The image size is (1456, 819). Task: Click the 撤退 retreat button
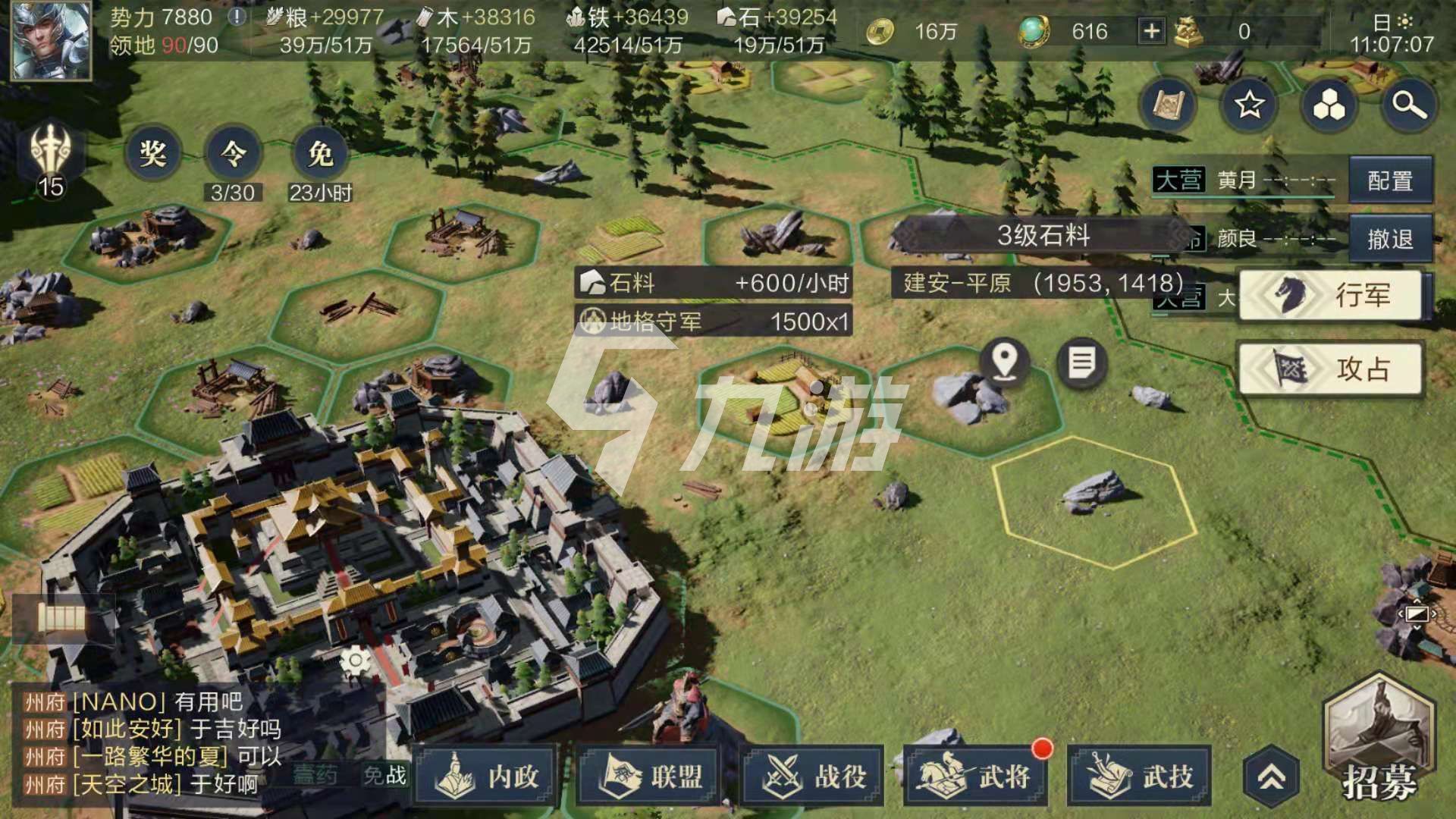1390,239
